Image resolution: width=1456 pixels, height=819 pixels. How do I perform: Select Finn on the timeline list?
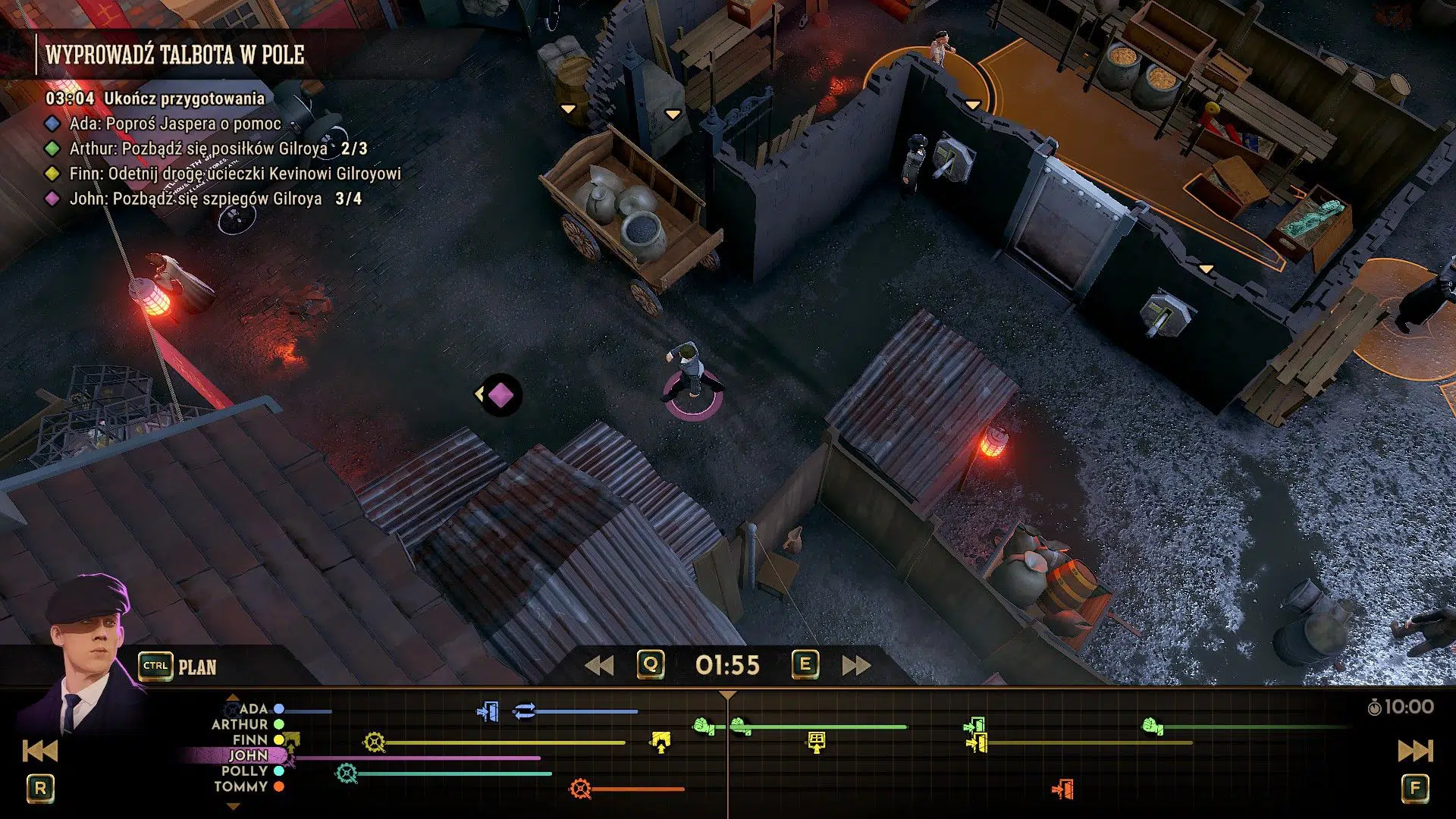[x=249, y=739]
